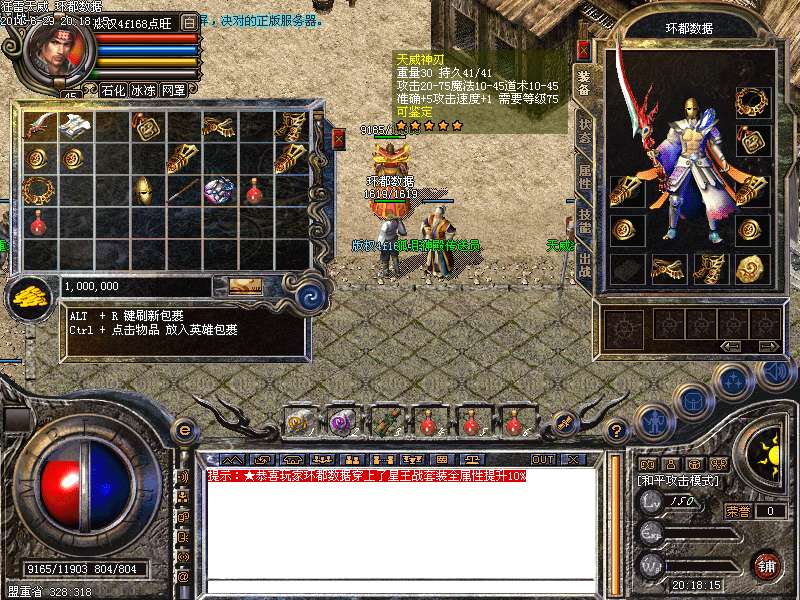Select the purple gem item in the bag
Screen dimensions: 800x600
tap(217, 190)
